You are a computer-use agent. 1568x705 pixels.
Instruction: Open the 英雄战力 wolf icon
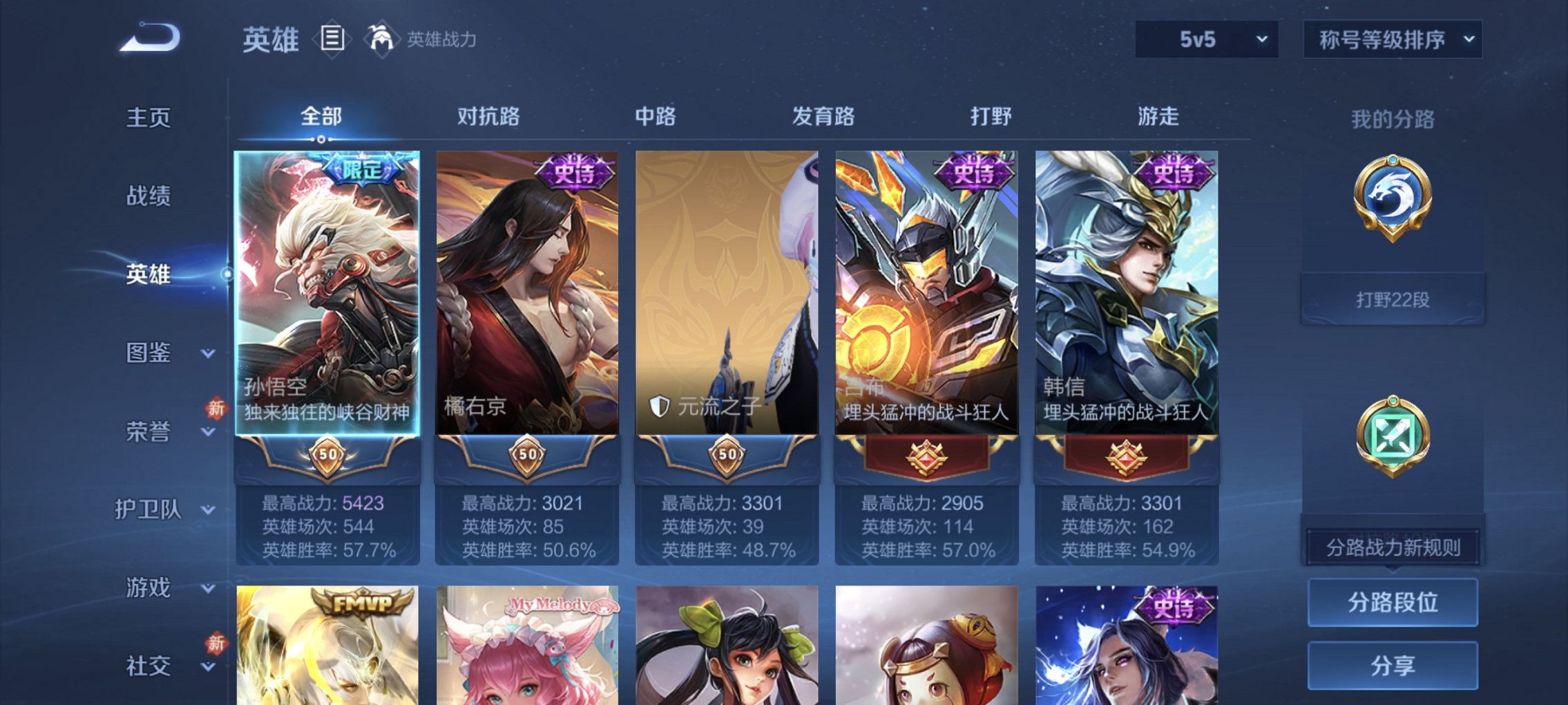381,38
